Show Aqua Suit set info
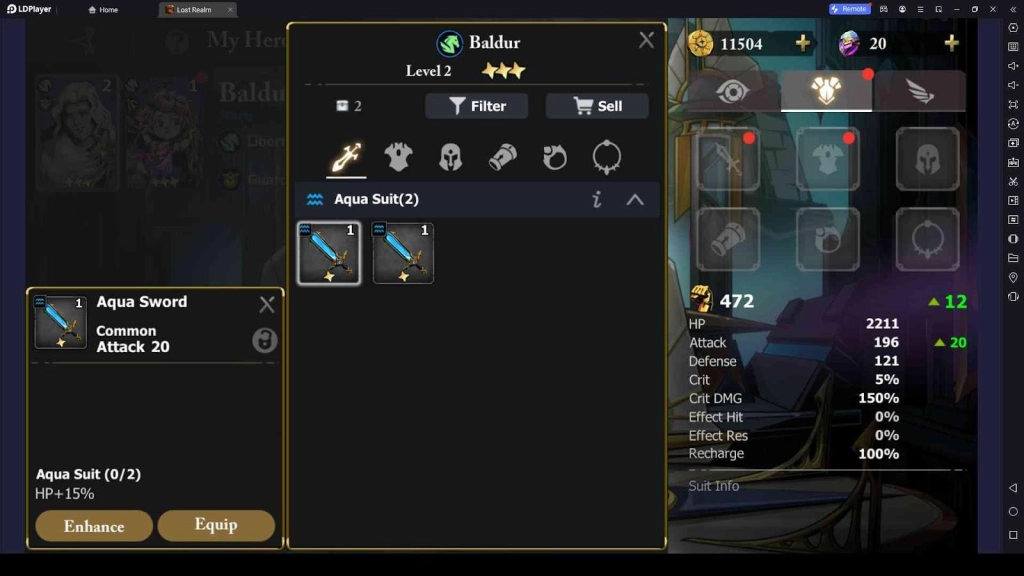Viewport: 1024px width, 576px height. point(597,199)
